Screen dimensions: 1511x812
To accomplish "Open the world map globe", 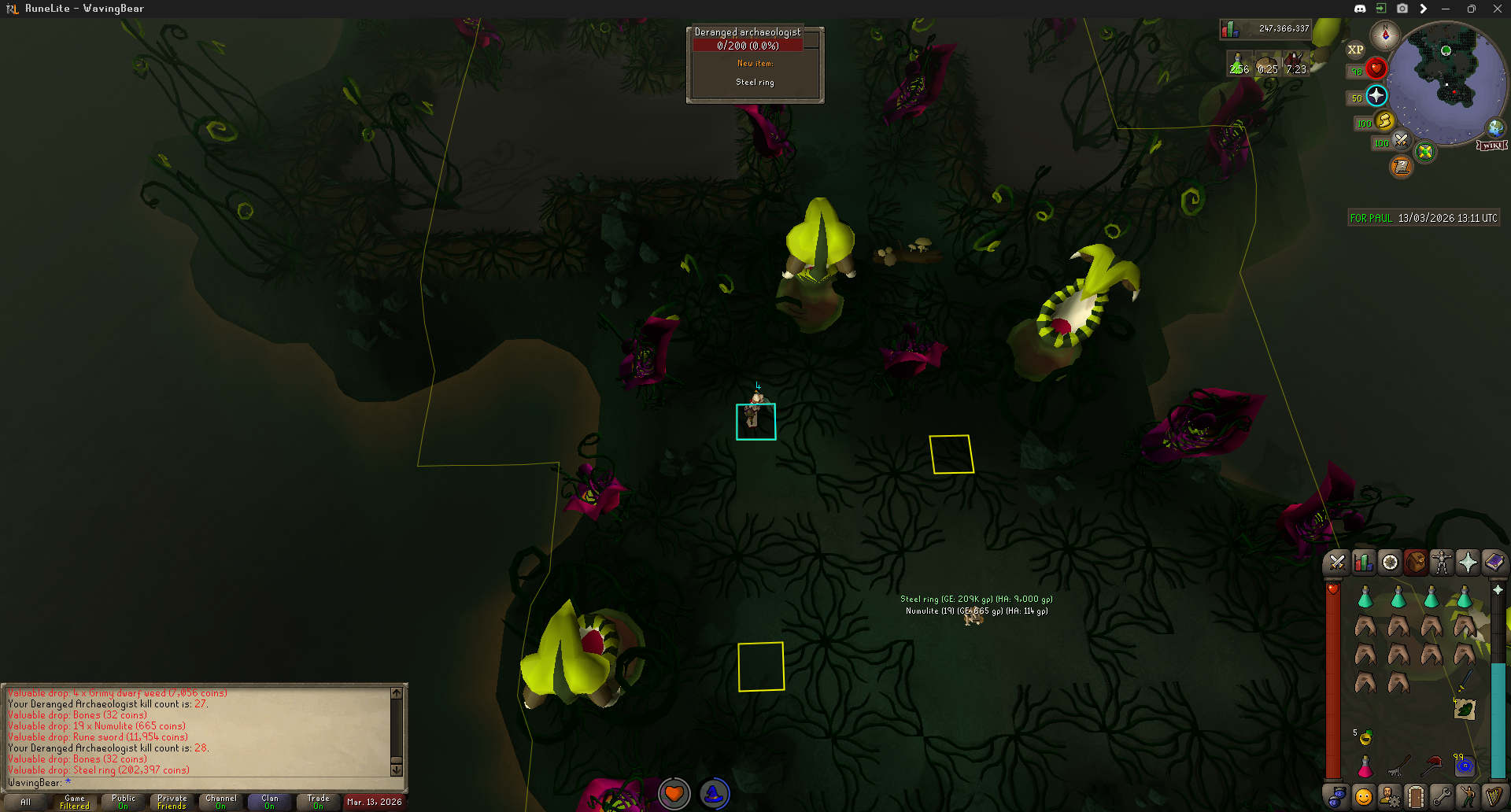I will [x=1495, y=127].
